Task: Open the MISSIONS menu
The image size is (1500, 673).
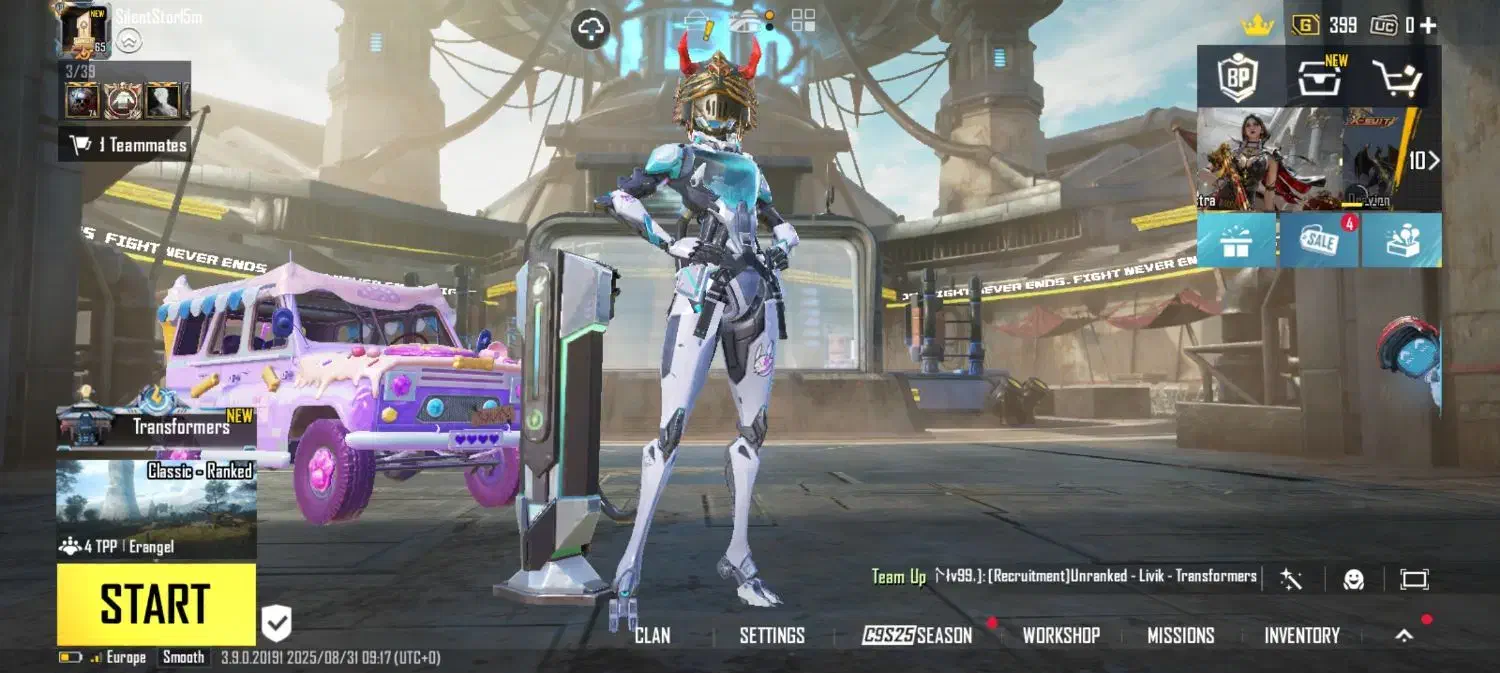Action: [1181, 635]
